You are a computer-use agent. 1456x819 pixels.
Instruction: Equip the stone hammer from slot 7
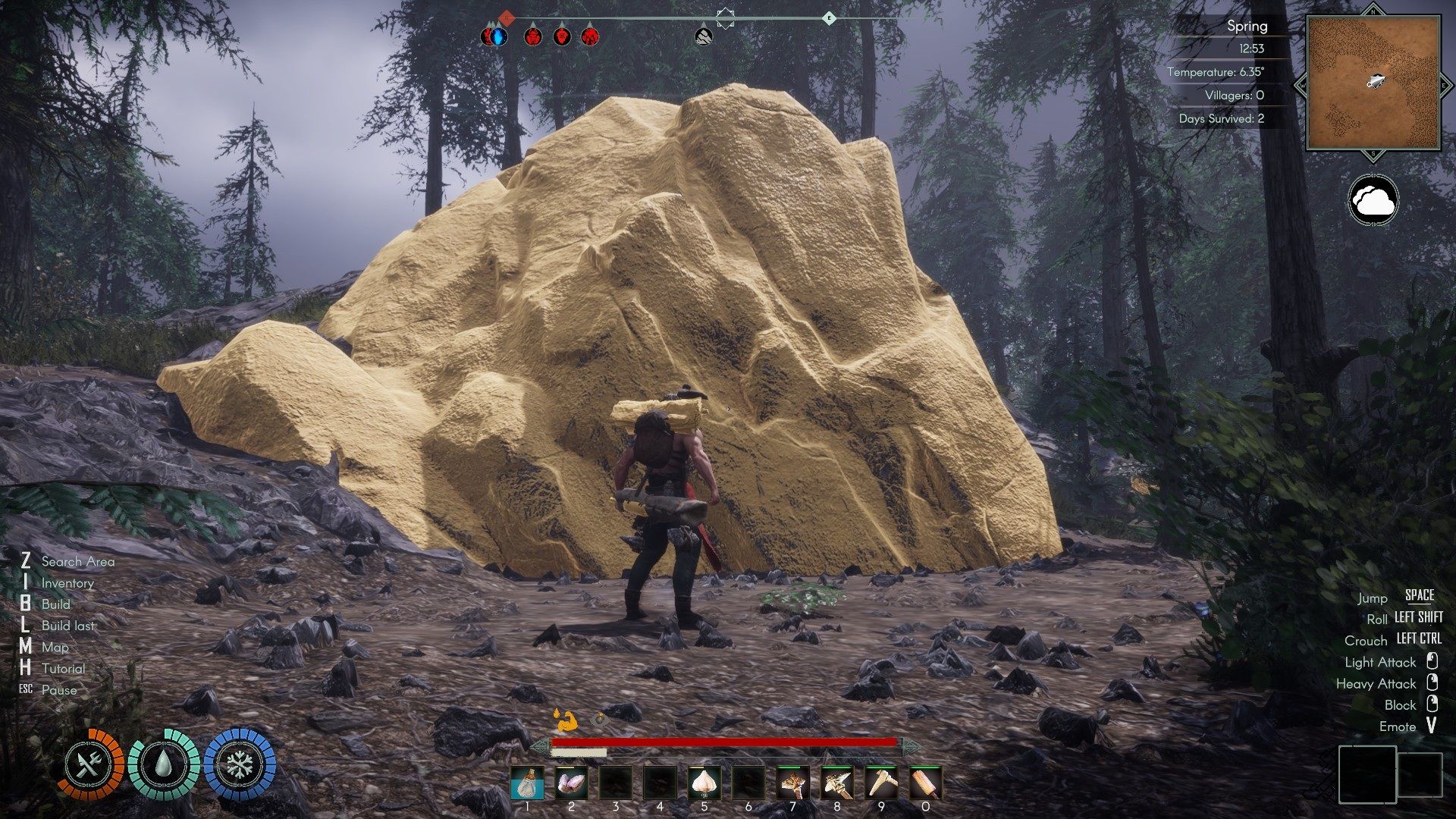[x=792, y=783]
